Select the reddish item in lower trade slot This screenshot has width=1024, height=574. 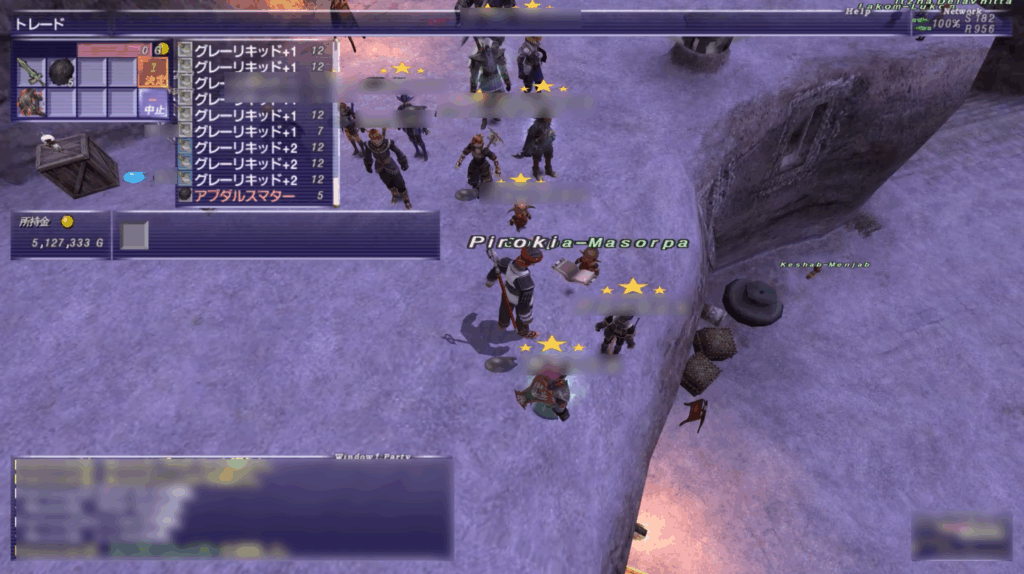click(x=32, y=102)
